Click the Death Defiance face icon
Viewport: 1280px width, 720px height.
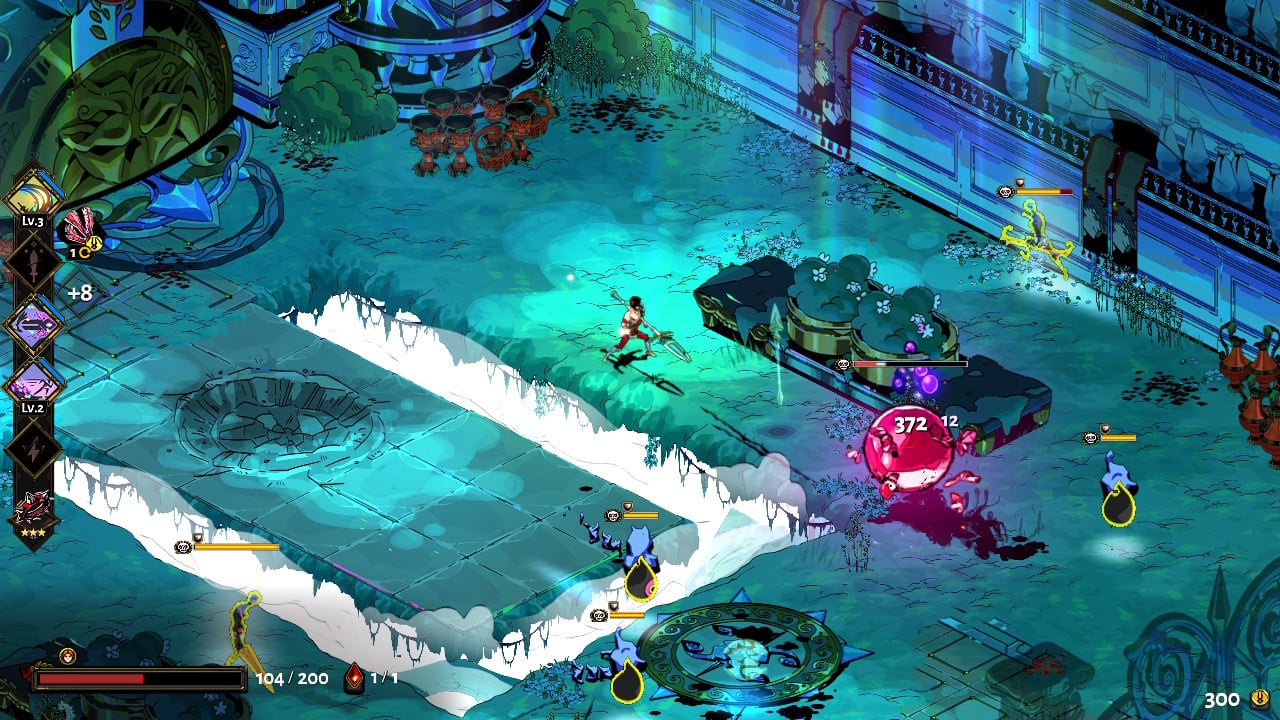(68, 656)
